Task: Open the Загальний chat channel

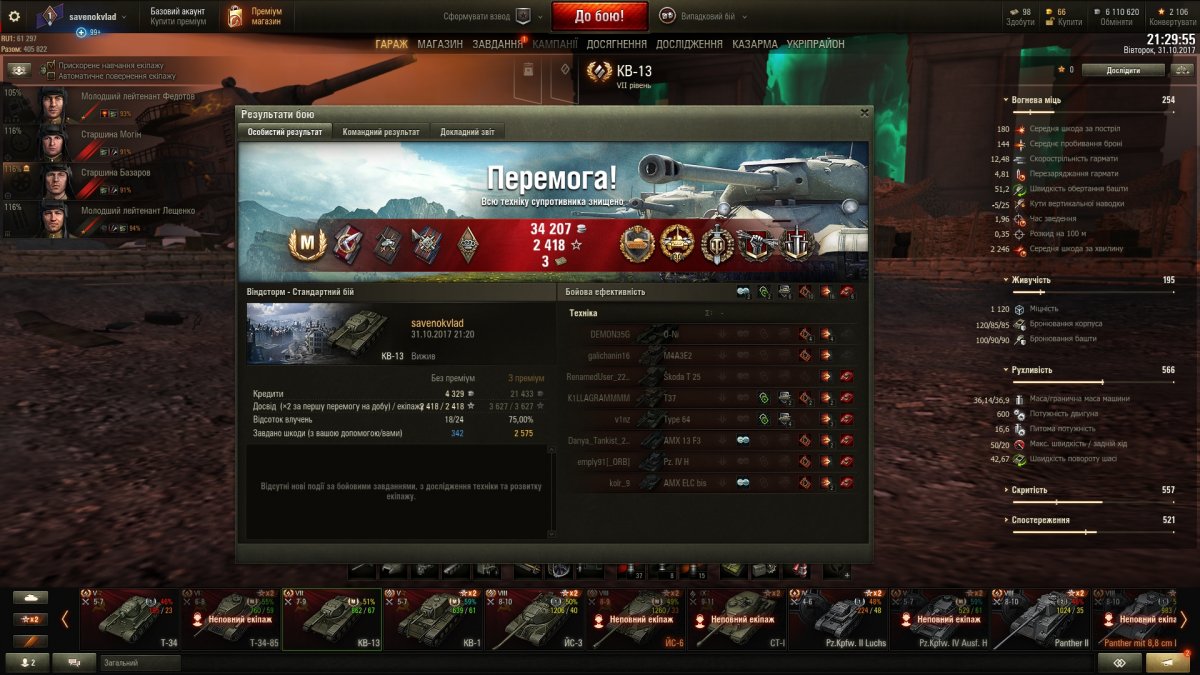Action: point(140,663)
